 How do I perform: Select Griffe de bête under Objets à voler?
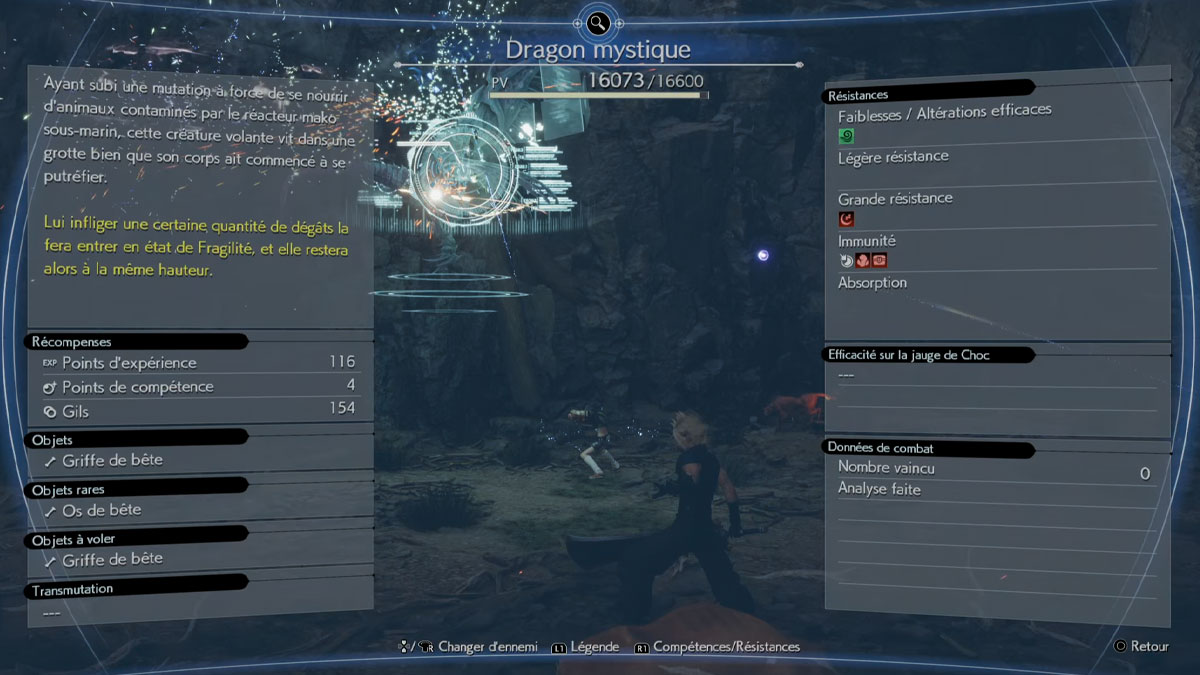(x=112, y=560)
